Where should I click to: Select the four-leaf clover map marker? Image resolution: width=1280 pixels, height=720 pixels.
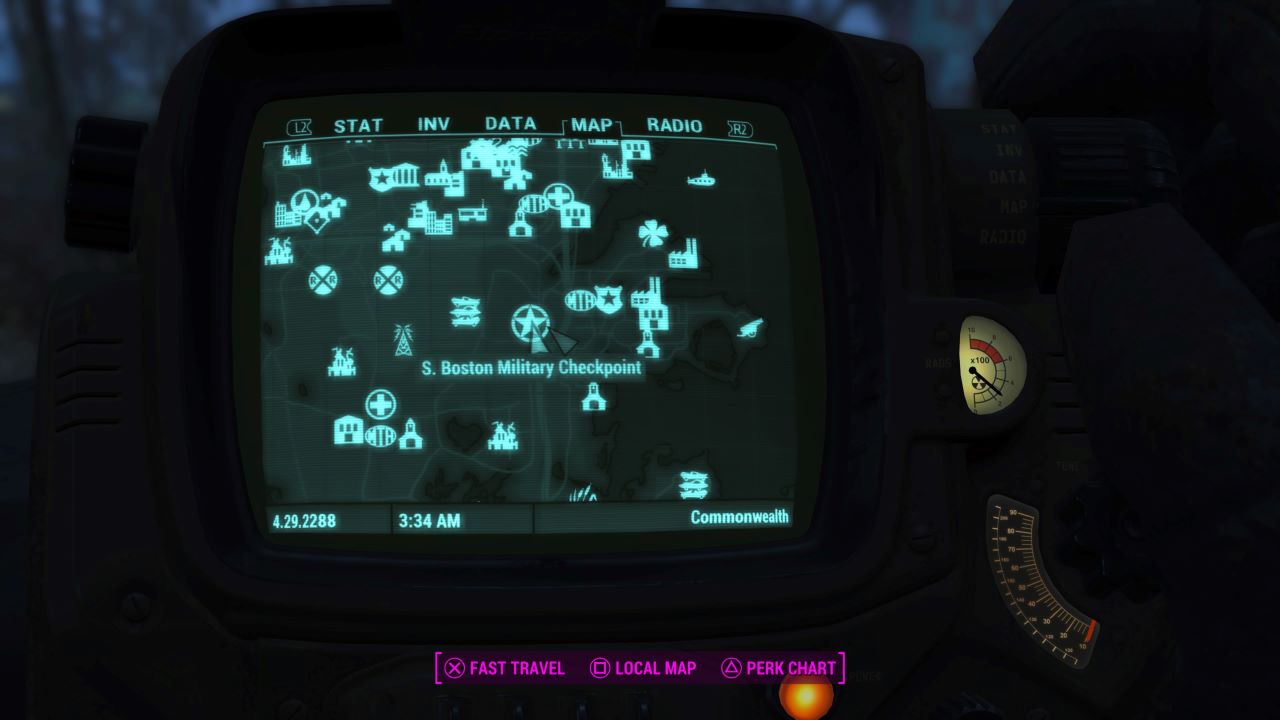(653, 232)
